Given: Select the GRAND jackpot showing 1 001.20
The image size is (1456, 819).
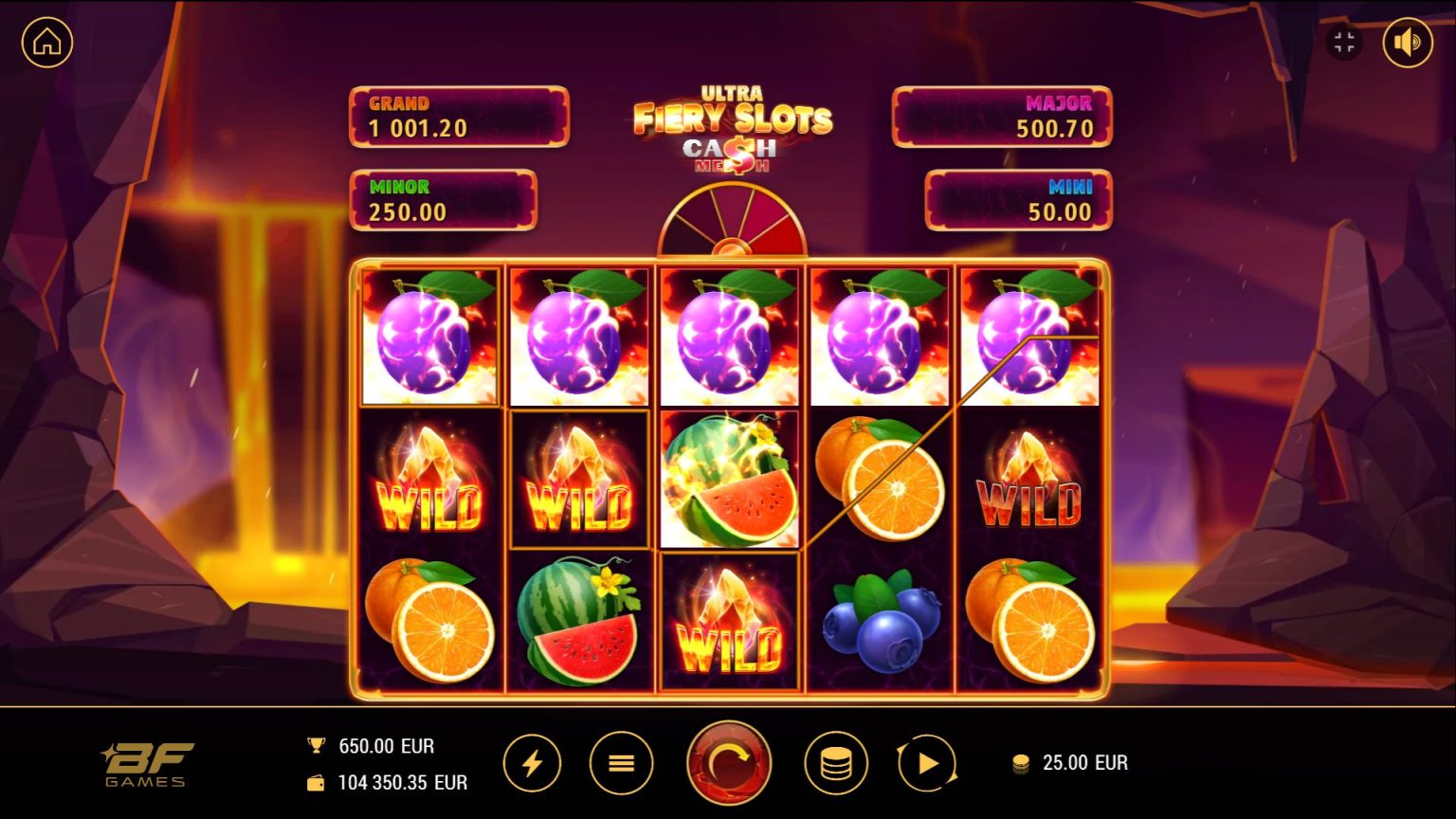Looking at the screenshot, I should click(x=459, y=117).
